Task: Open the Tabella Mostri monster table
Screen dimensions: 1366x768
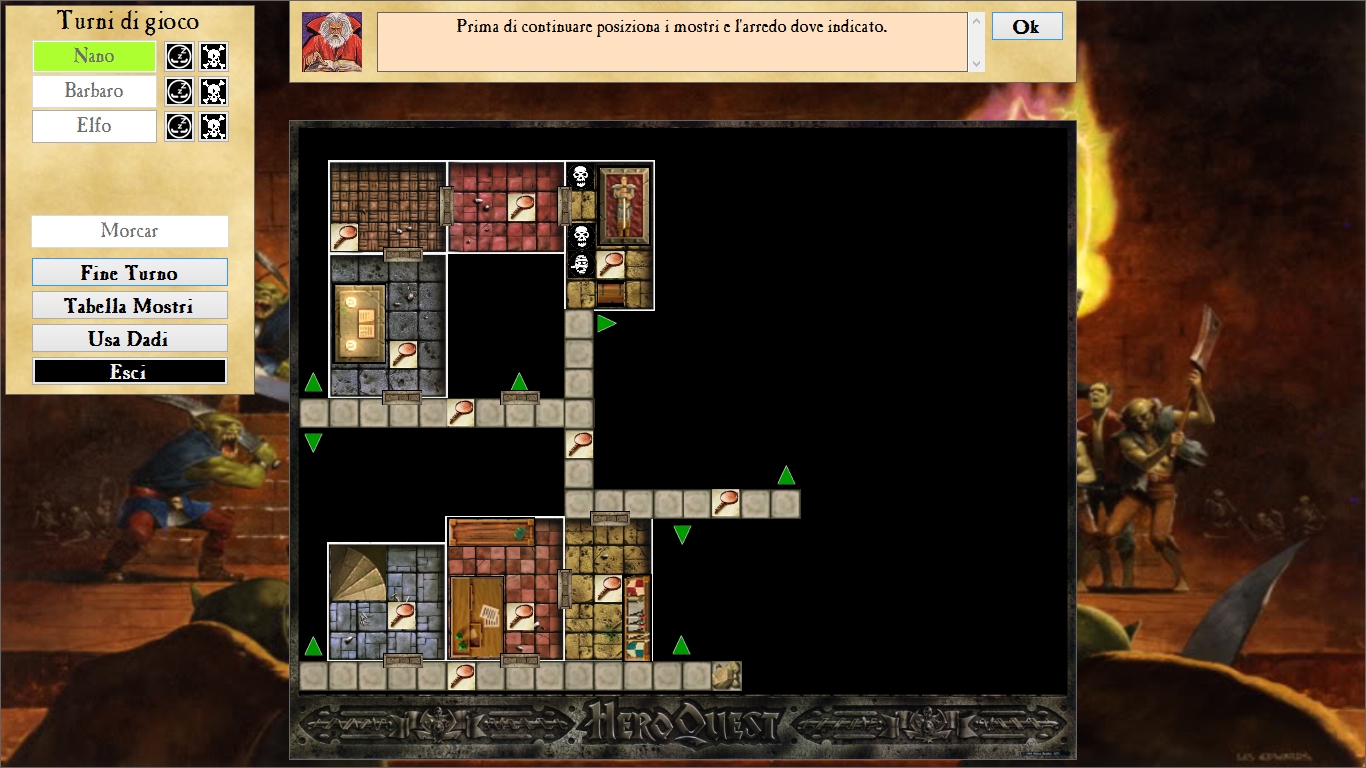Action: [x=130, y=306]
